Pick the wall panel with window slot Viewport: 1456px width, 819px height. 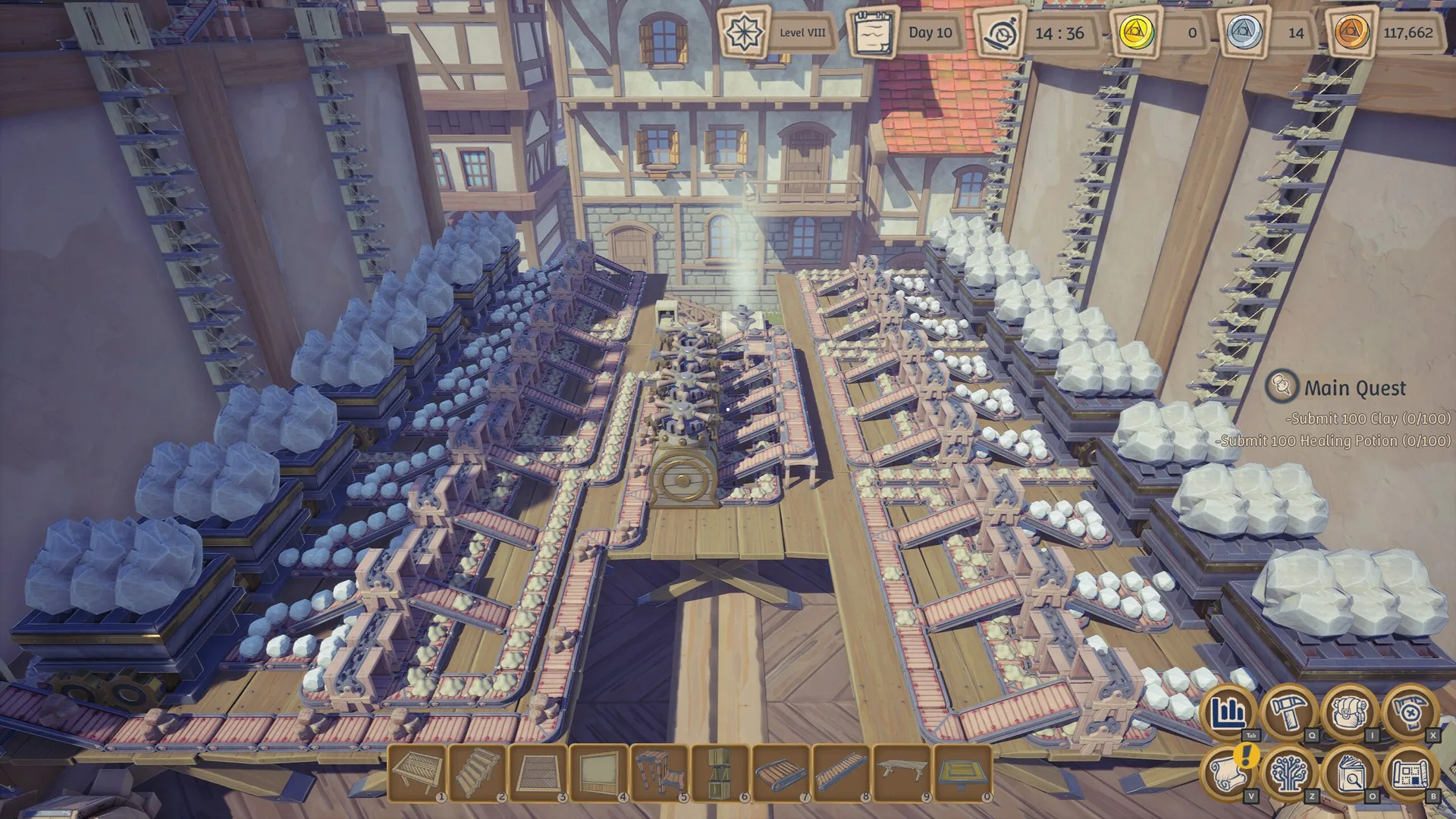(599, 773)
